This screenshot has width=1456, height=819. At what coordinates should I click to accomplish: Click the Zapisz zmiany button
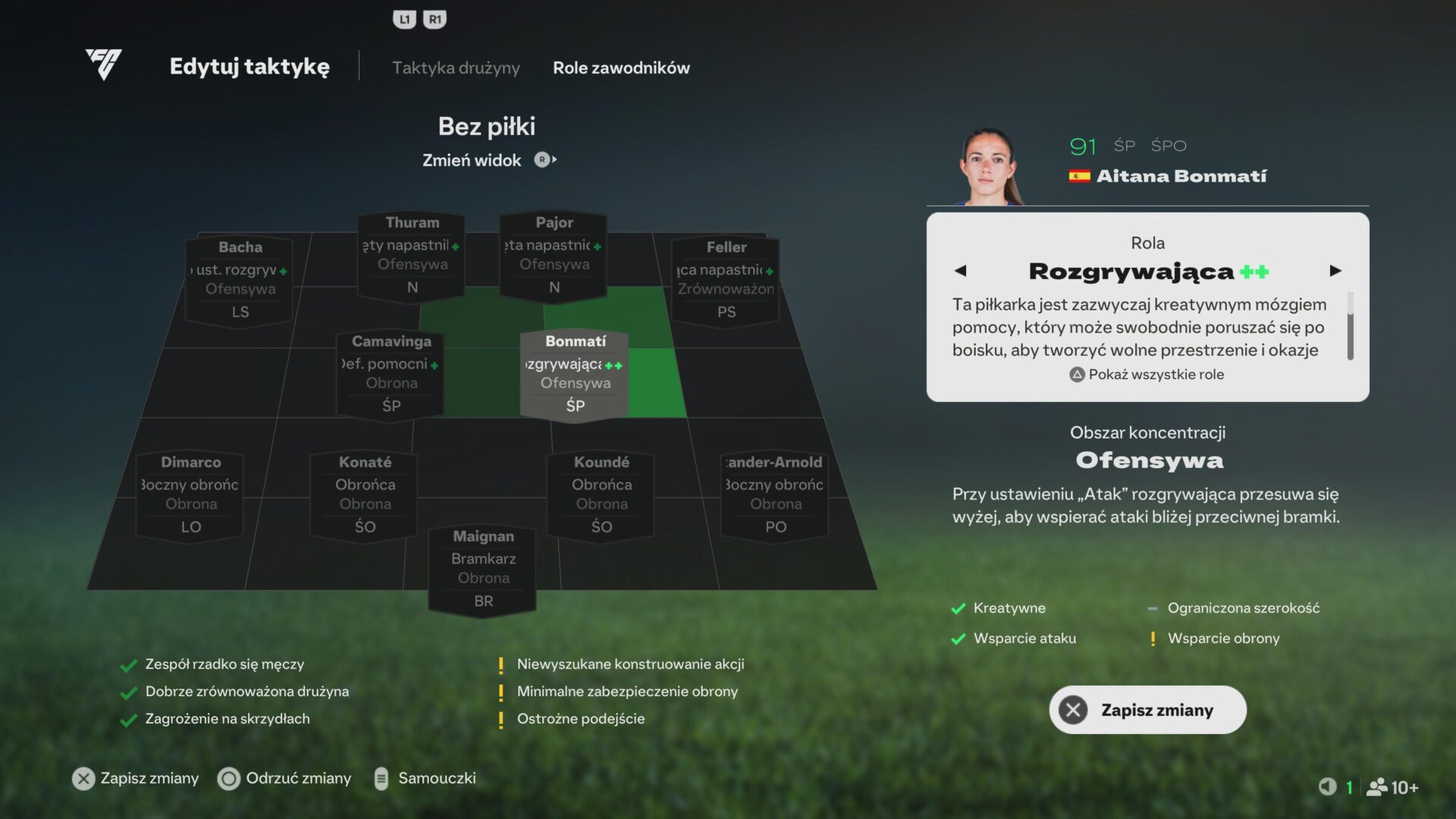[x=1147, y=710]
